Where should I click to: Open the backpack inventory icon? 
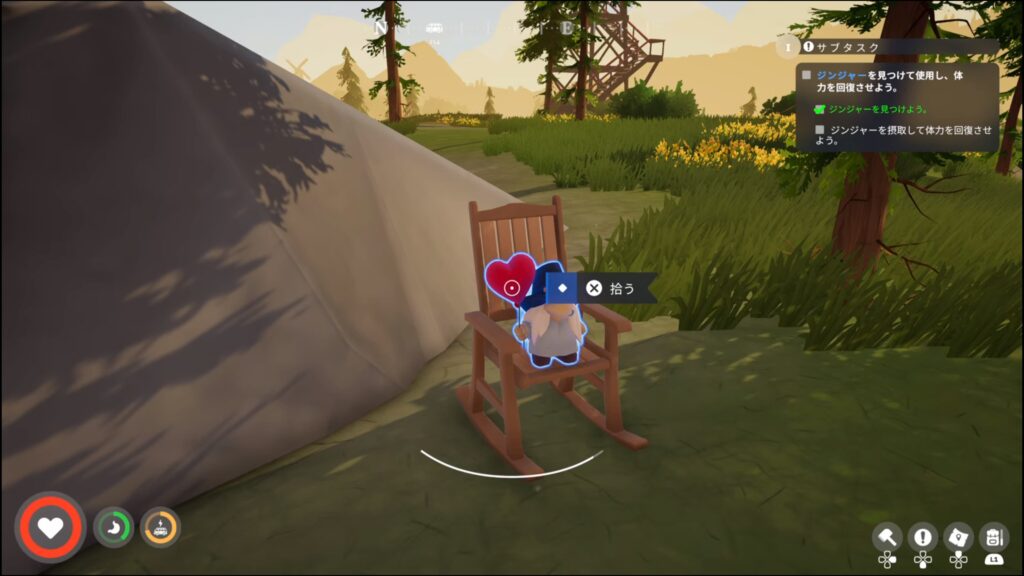(993, 536)
